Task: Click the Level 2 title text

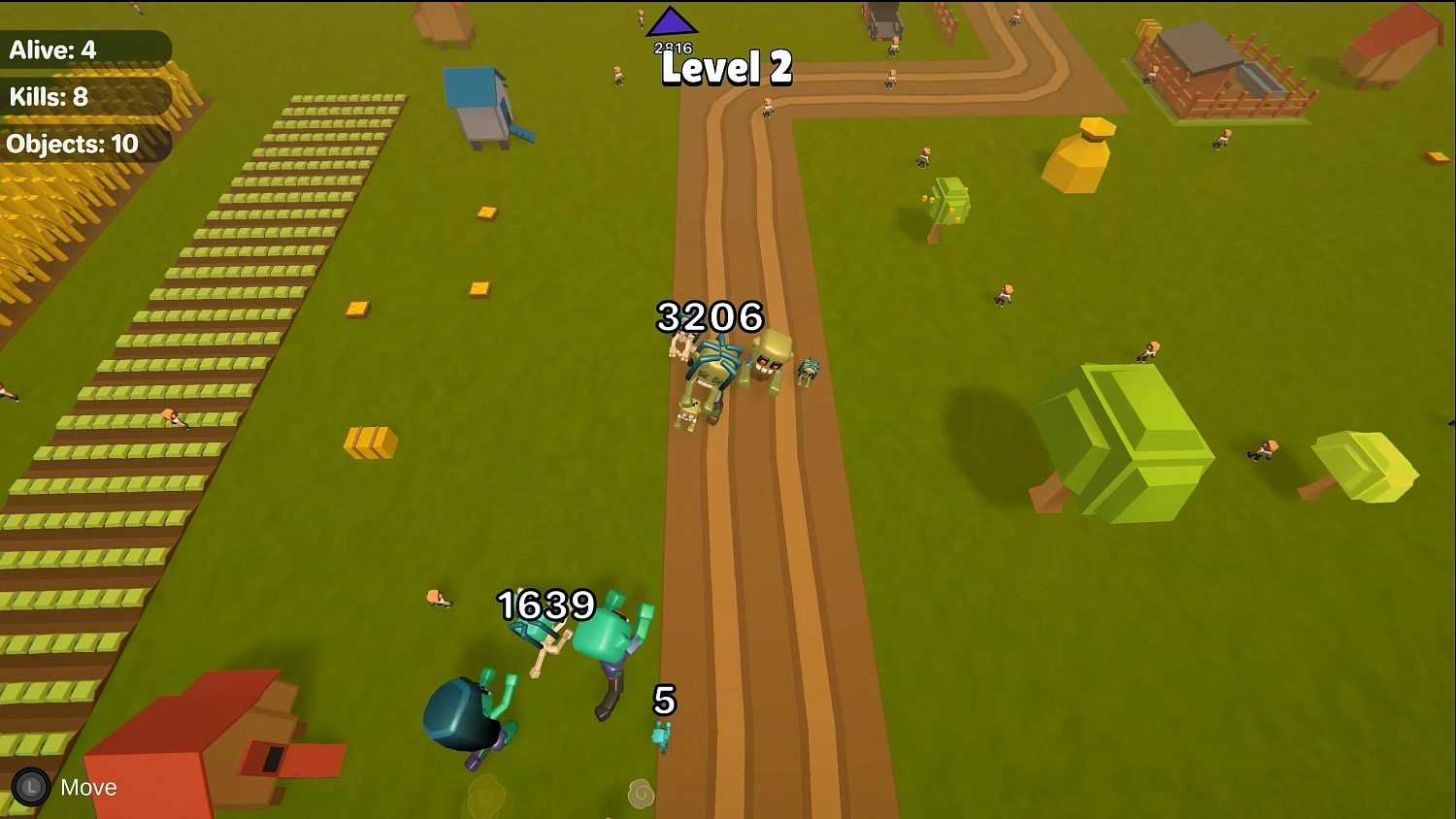Action: pos(725,69)
